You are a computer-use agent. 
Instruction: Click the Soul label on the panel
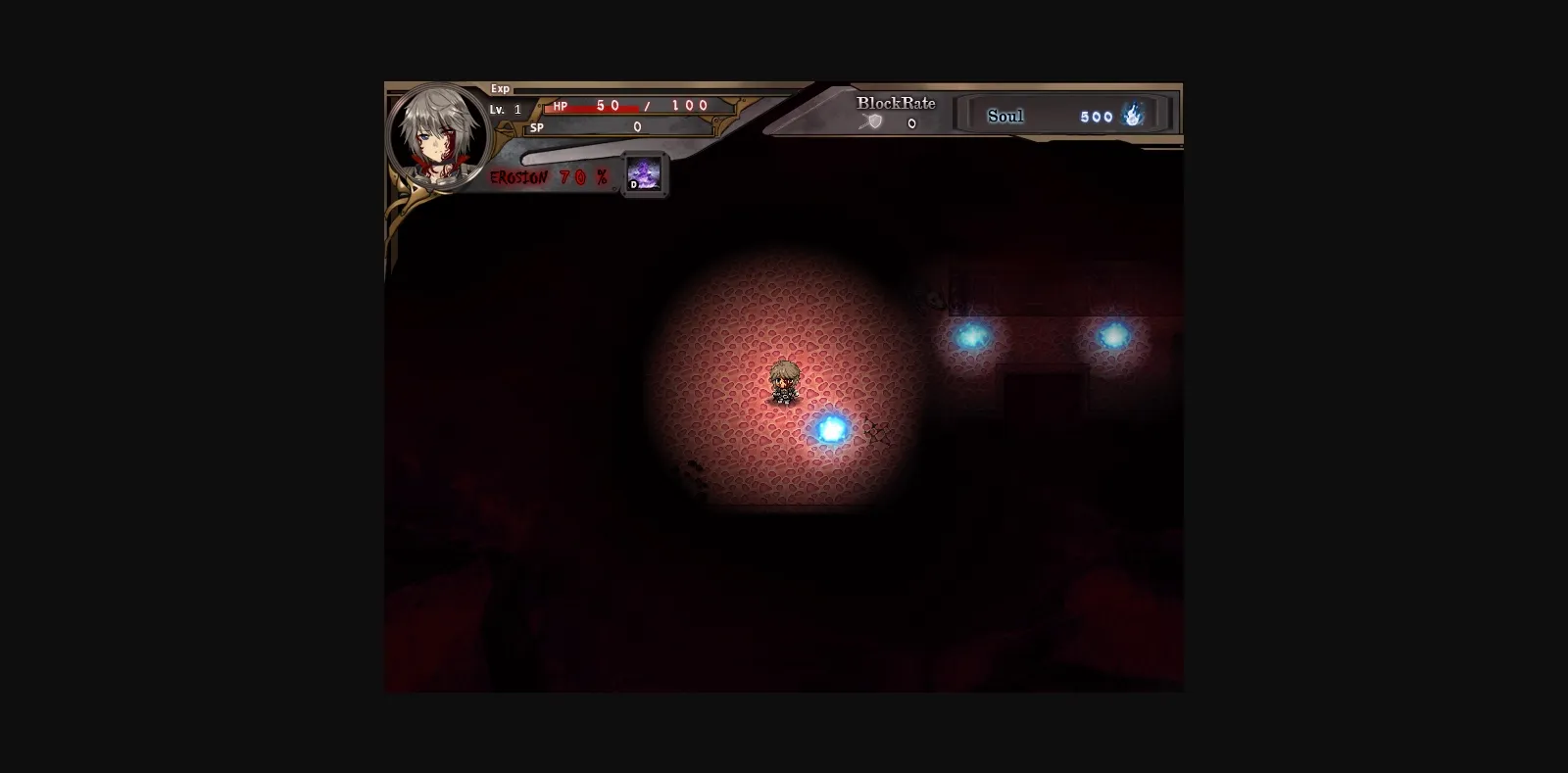pyautogui.click(x=1004, y=116)
